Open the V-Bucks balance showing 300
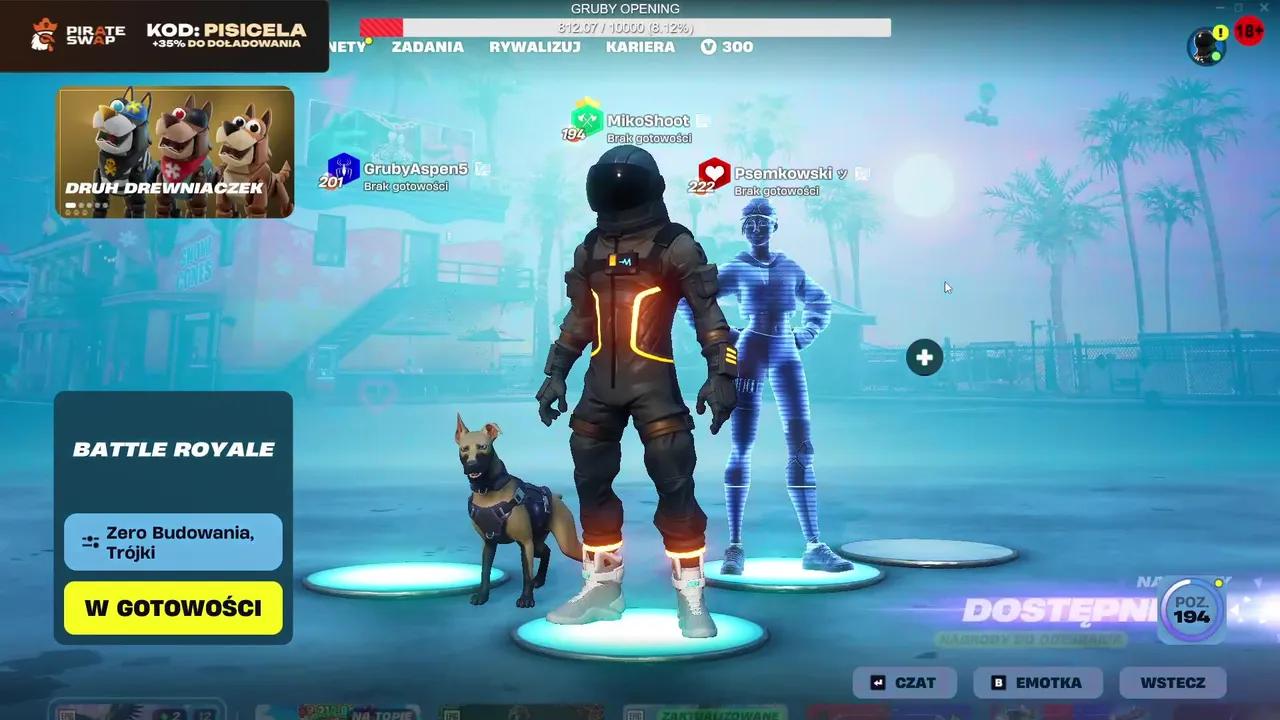The height and width of the screenshot is (720, 1280). 726,46
